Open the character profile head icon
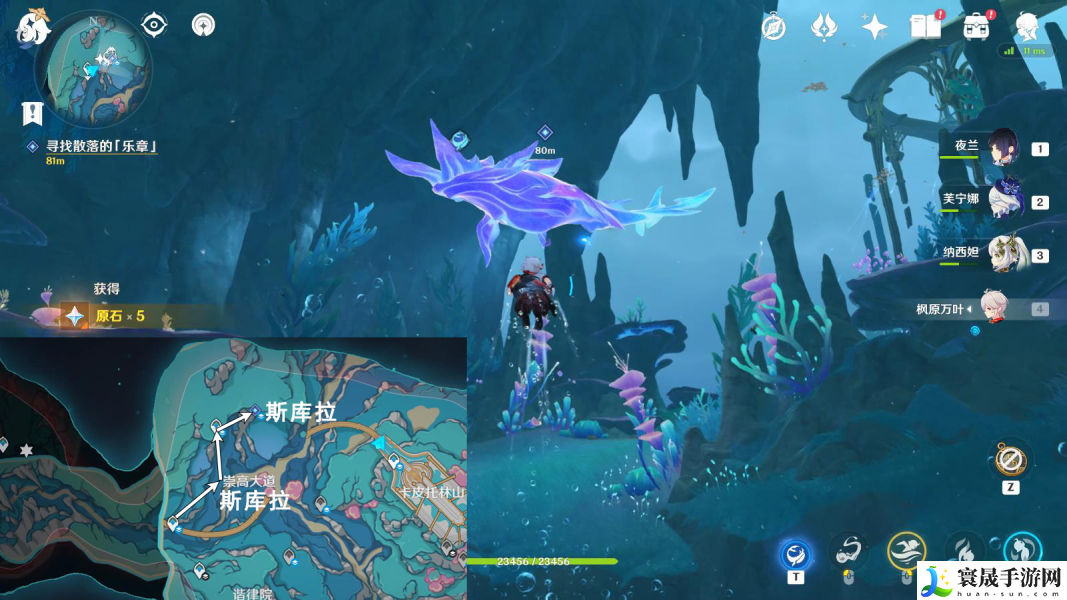Image resolution: width=1067 pixels, height=600 pixels. point(1027,27)
